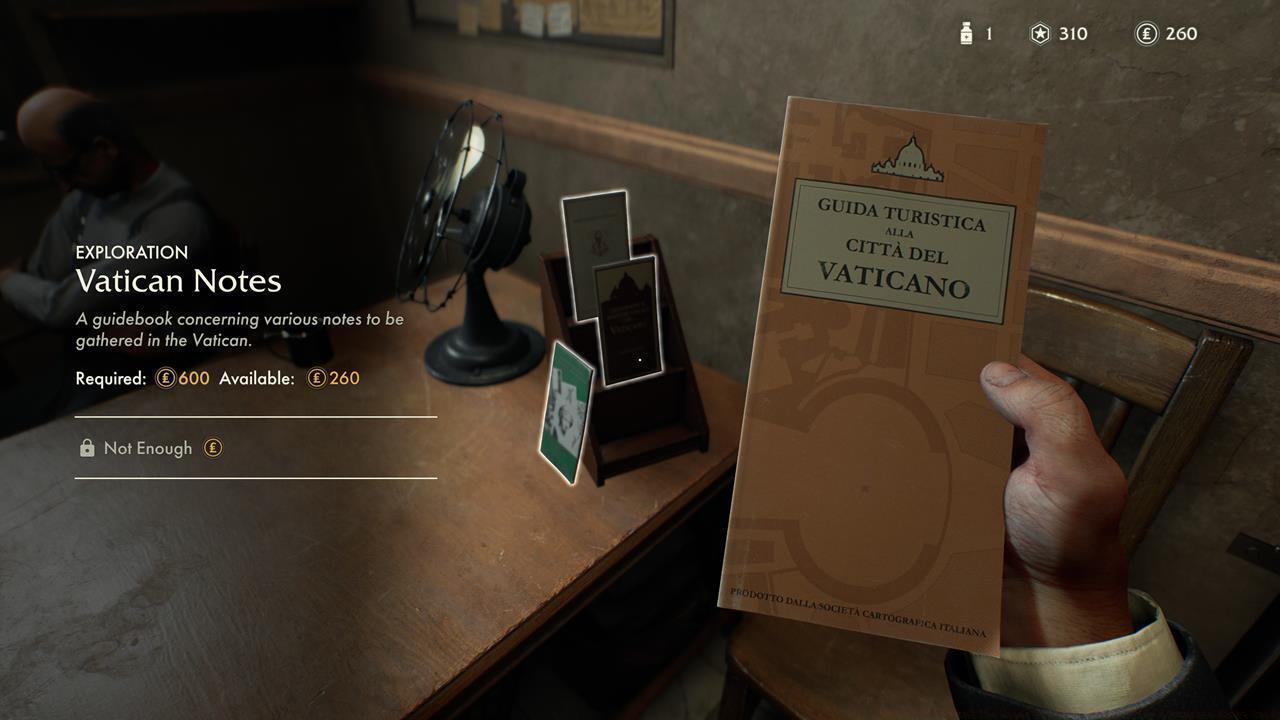Image resolution: width=1280 pixels, height=720 pixels.
Task: Click the Vatican Notes title text
Action: pyautogui.click(x=178, y=282)
